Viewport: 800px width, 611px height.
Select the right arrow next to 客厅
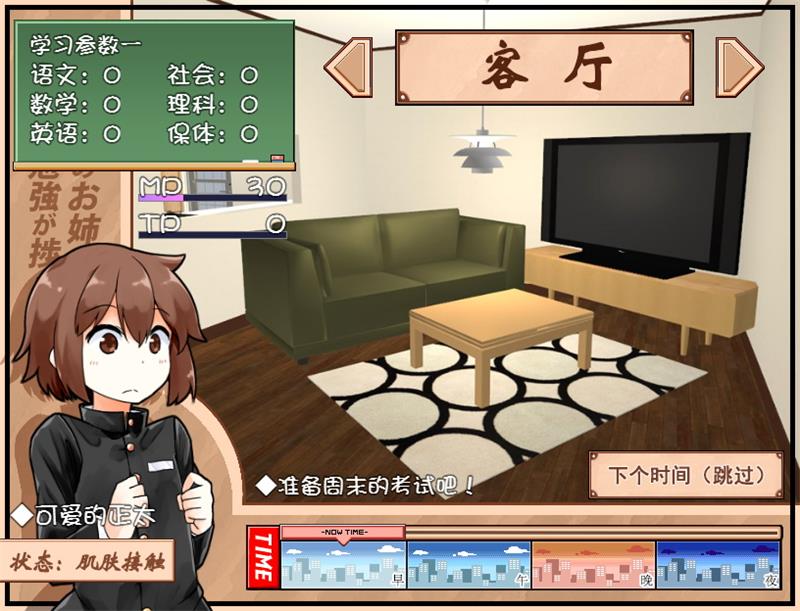point(740,67)
